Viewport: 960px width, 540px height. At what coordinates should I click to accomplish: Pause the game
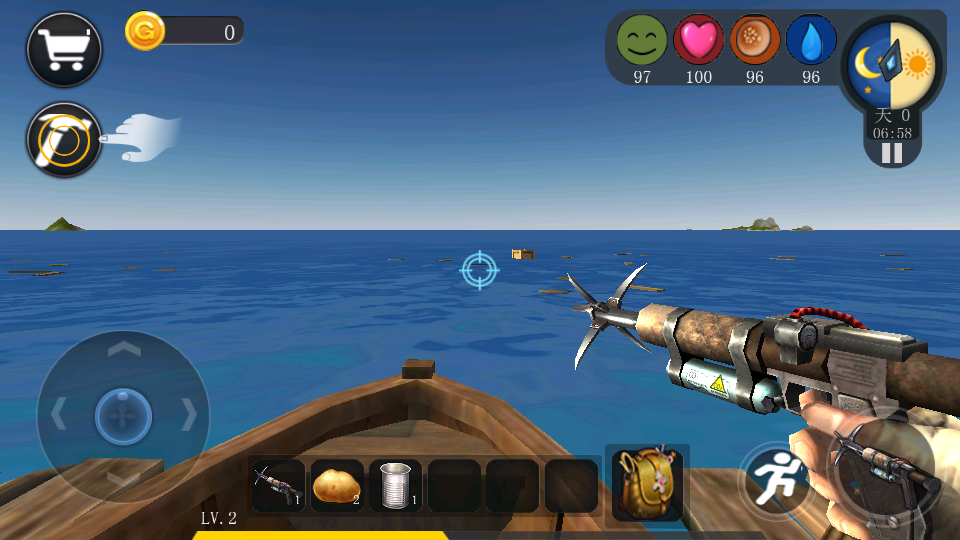pos(891,153)
